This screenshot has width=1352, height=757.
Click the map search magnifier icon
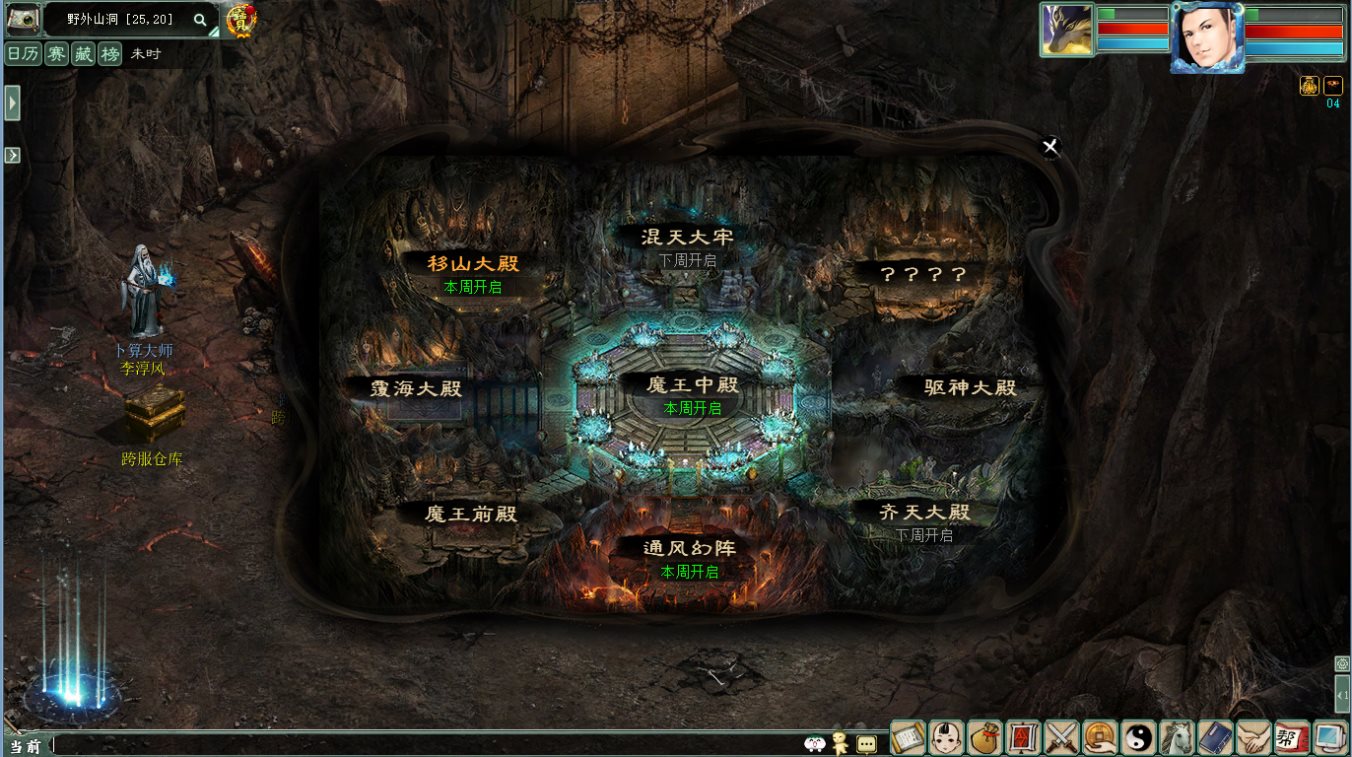coord(200,19)
